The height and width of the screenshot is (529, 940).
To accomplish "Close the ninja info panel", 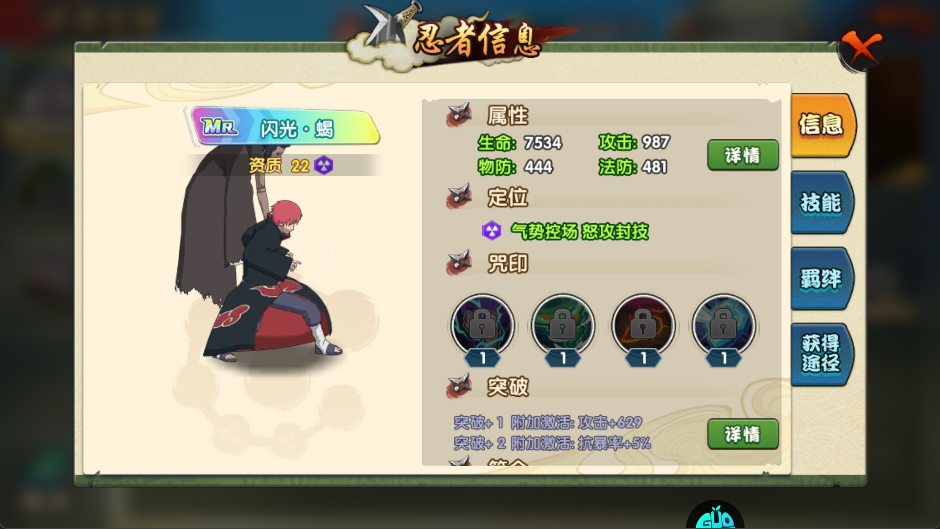I will point(860,47).
